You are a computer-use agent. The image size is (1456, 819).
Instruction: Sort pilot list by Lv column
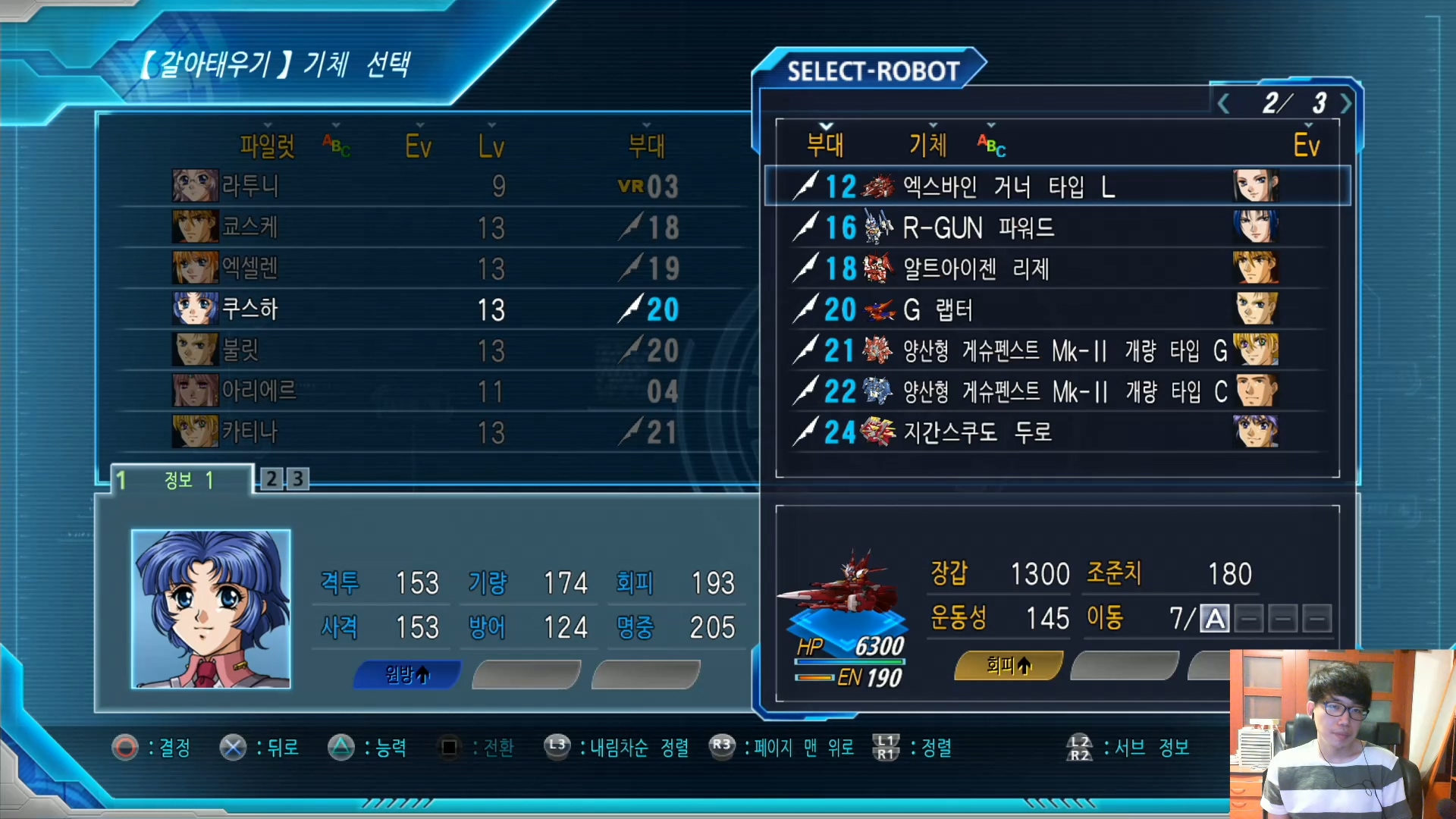491,145
